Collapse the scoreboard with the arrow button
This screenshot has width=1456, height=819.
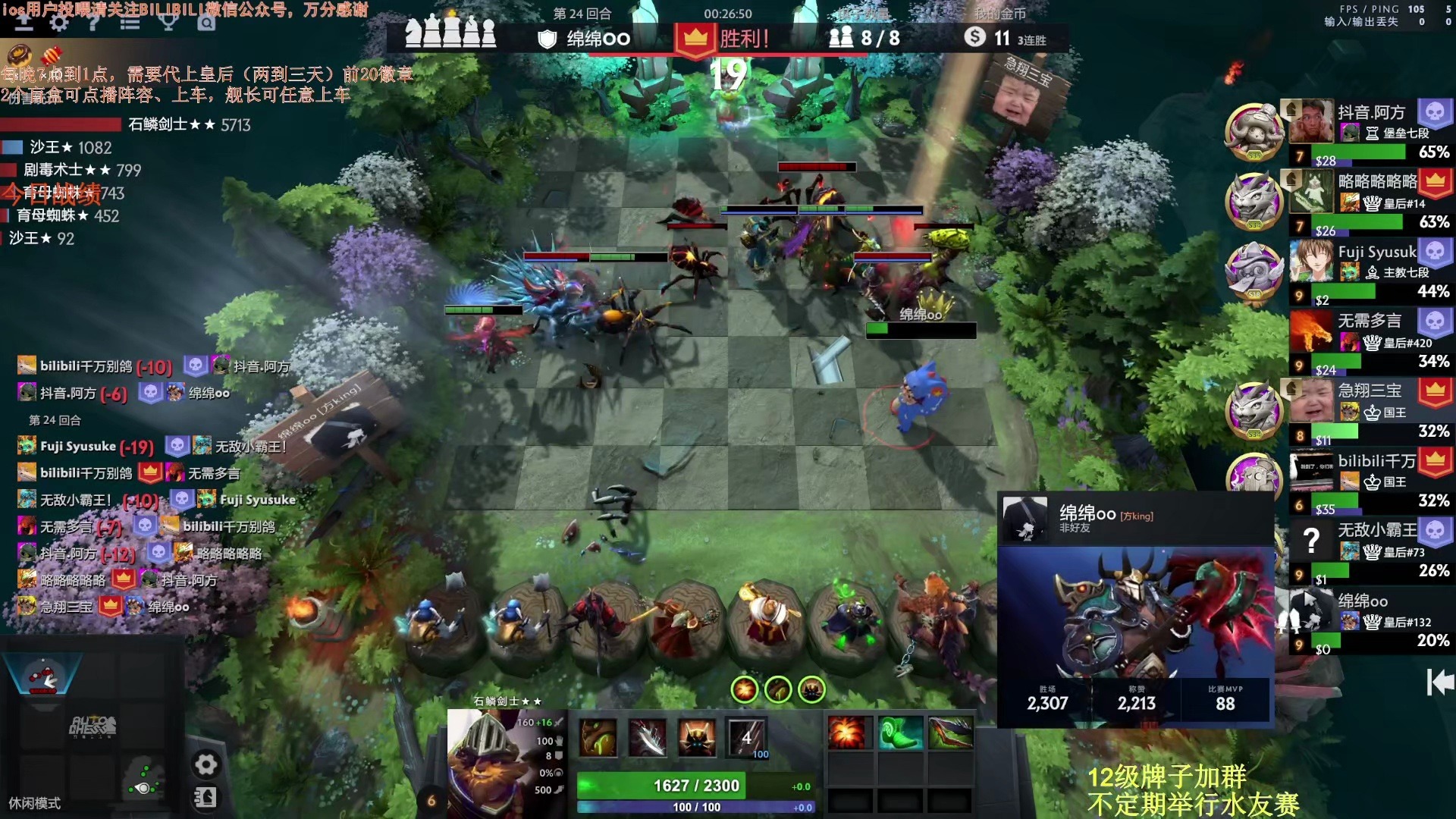click(x=1439, y=682)
